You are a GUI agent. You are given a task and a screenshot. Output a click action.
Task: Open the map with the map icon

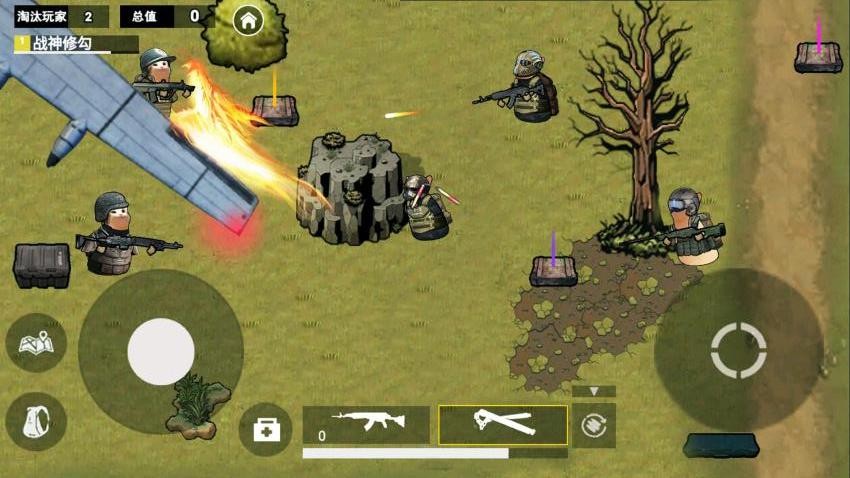36,343
